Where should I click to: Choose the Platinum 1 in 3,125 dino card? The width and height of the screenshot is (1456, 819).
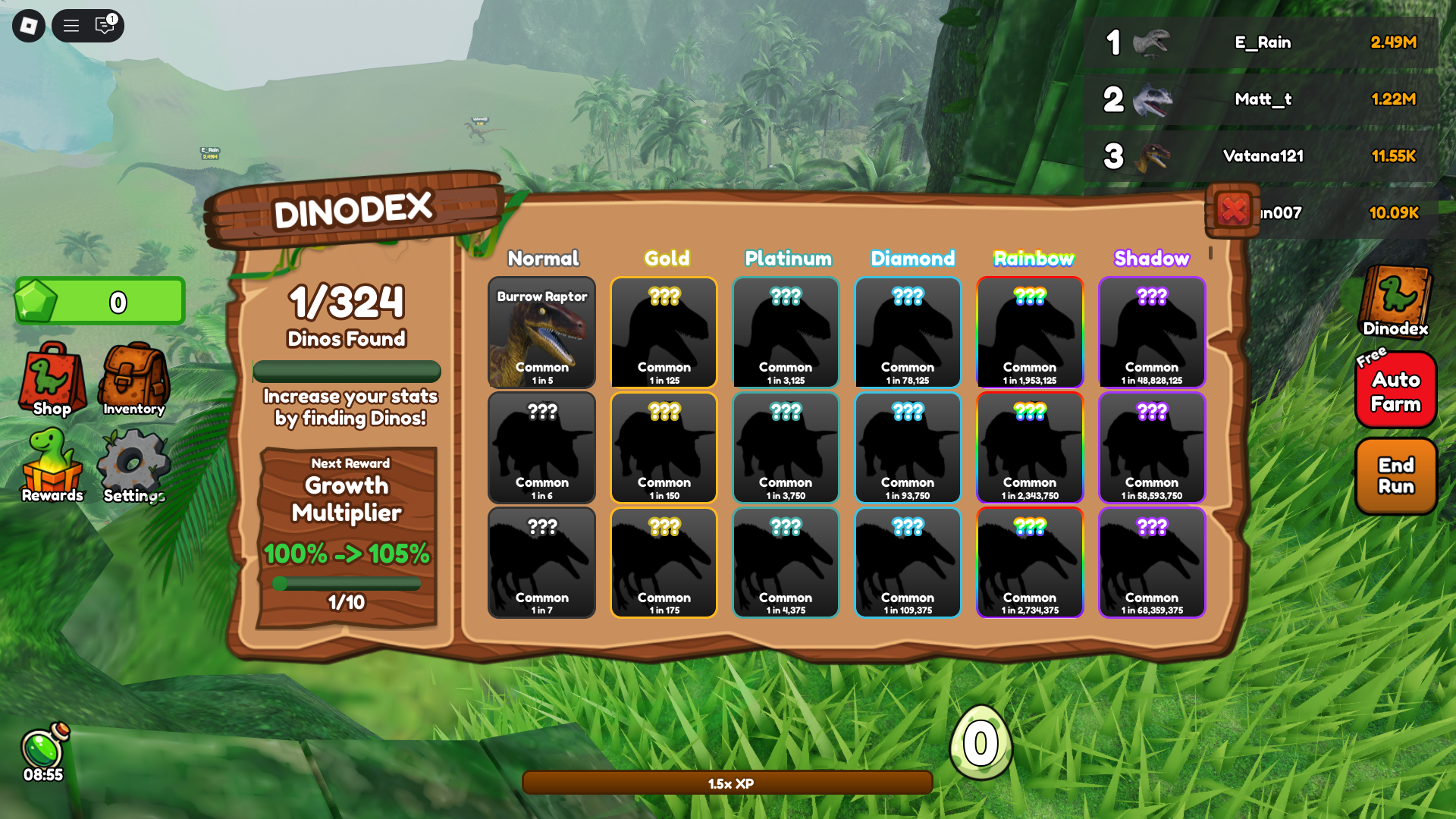pos(786,332)
